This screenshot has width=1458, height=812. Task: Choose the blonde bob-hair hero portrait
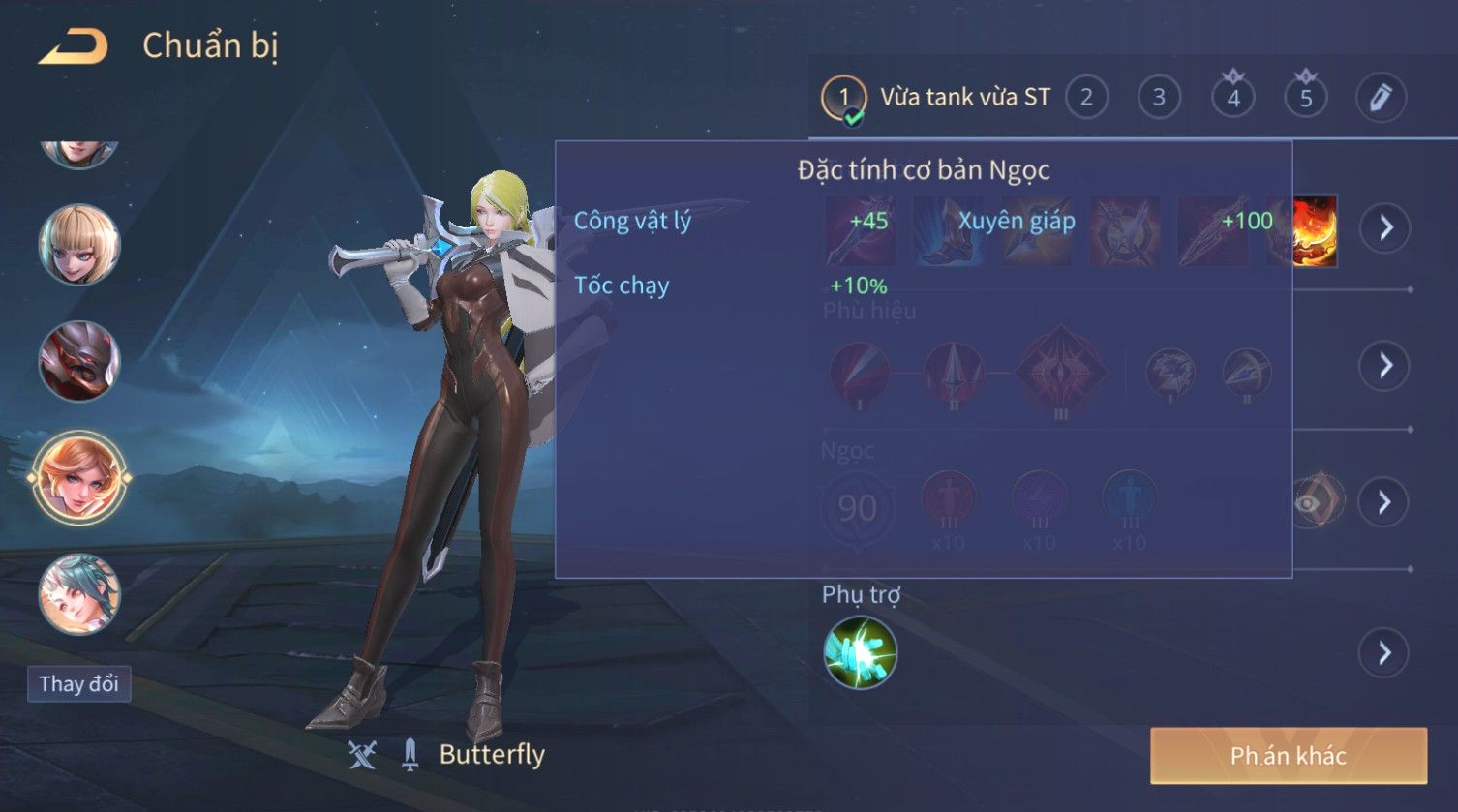click(x=79, y=245)
